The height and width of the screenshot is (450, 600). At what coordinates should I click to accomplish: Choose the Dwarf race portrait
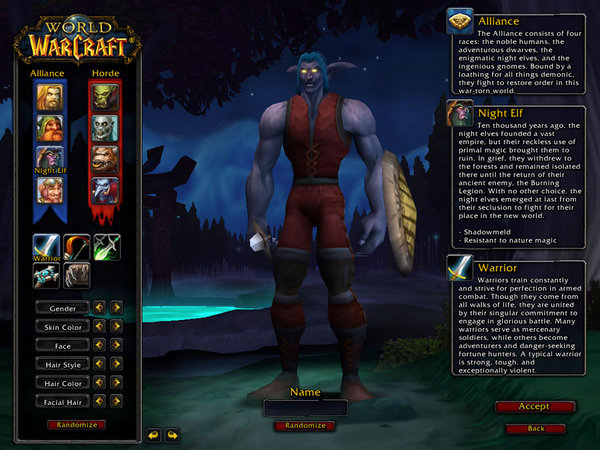click(x=49, y=128)
